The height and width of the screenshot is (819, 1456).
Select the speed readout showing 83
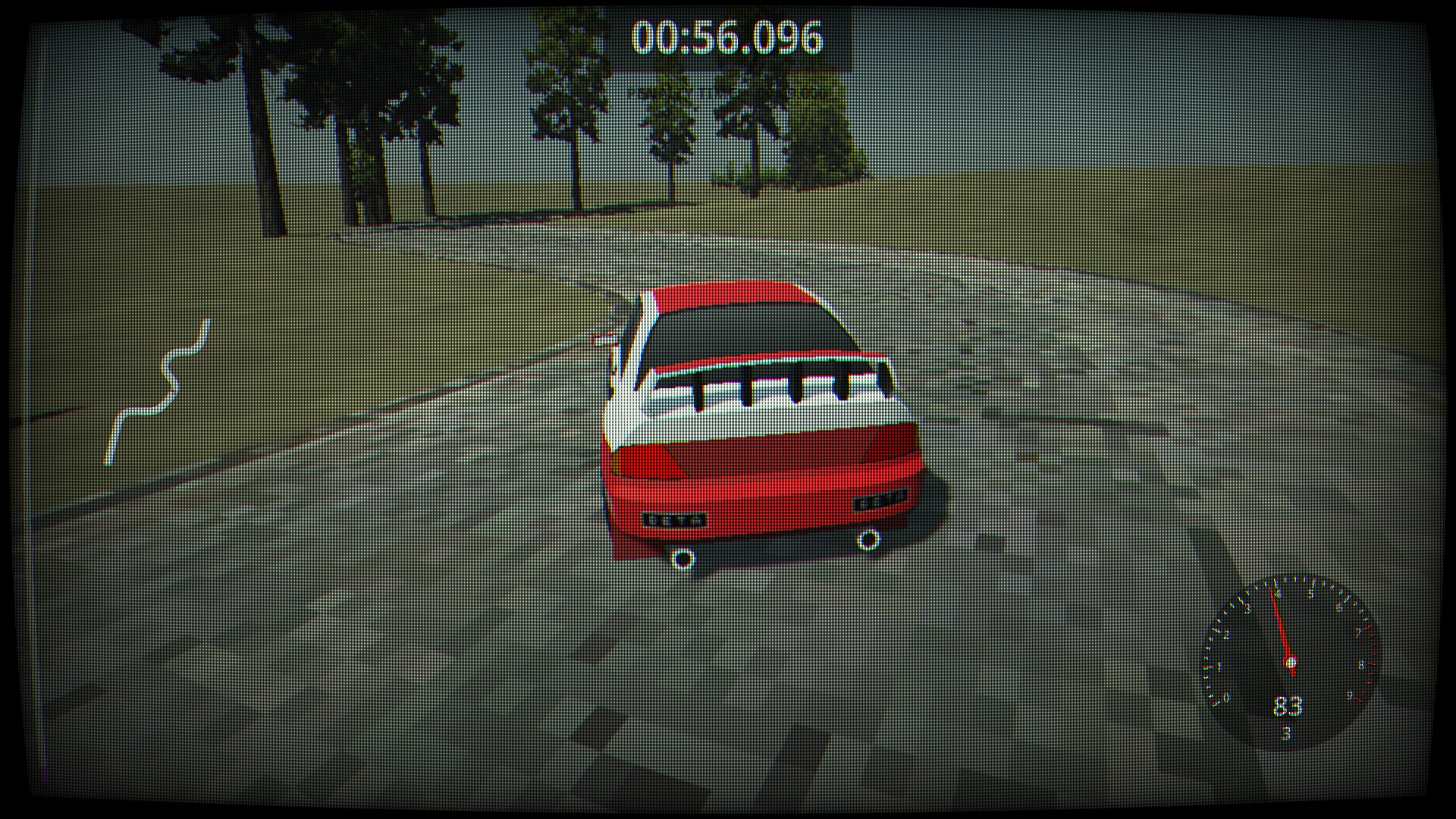tap(1288, 708)
